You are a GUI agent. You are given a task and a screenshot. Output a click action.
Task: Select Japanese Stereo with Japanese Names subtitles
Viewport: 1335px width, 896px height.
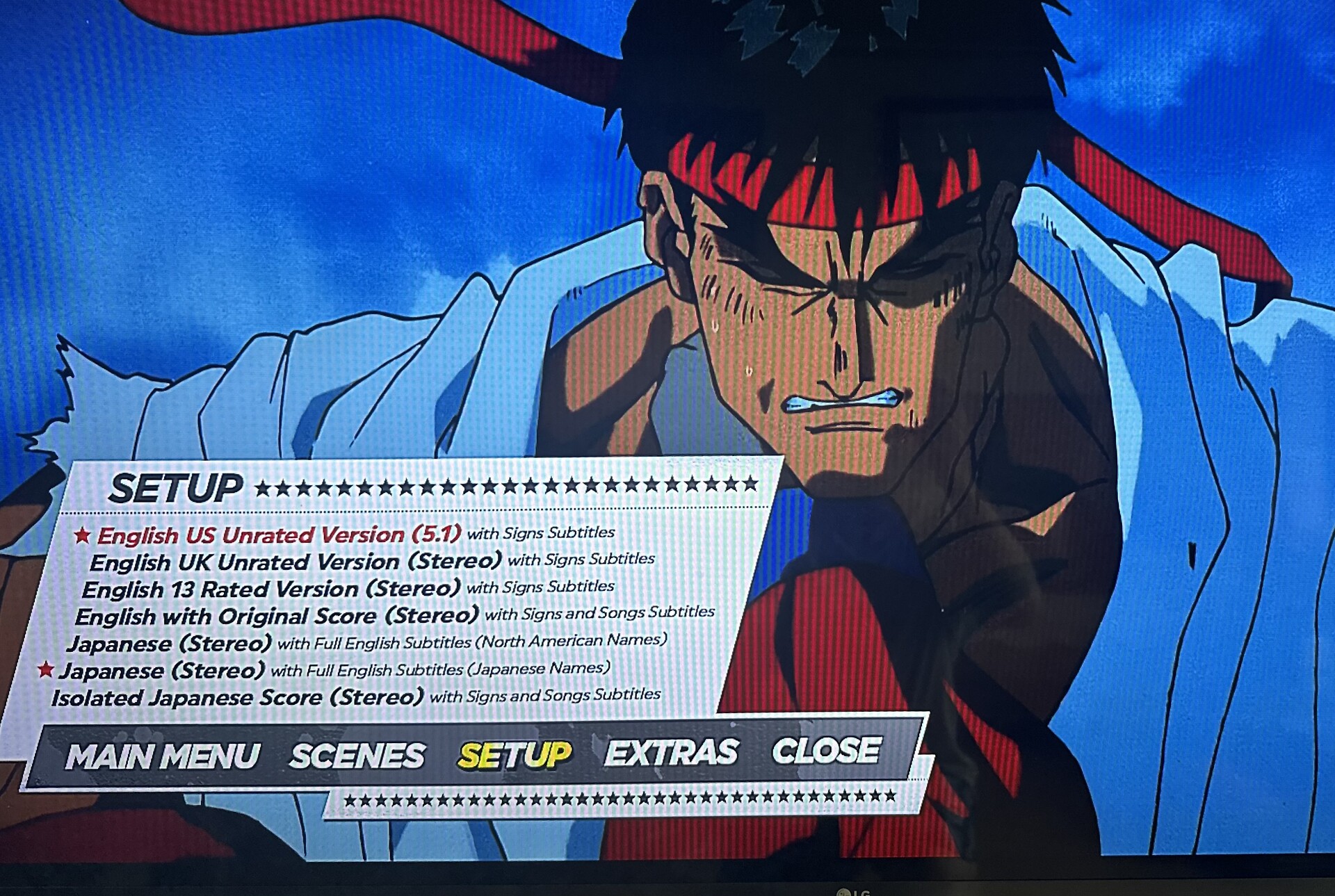tap(162, 671)
